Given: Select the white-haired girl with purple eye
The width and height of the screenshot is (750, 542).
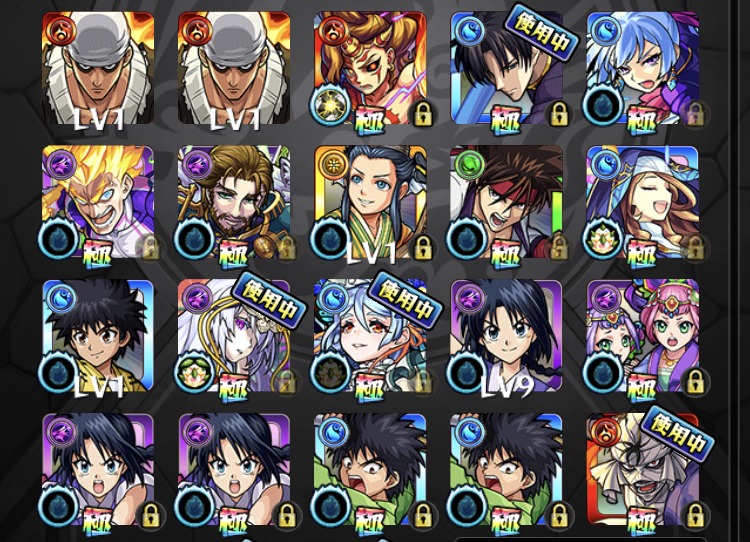Looking at the screenshot, I should [x=234, y=336].
